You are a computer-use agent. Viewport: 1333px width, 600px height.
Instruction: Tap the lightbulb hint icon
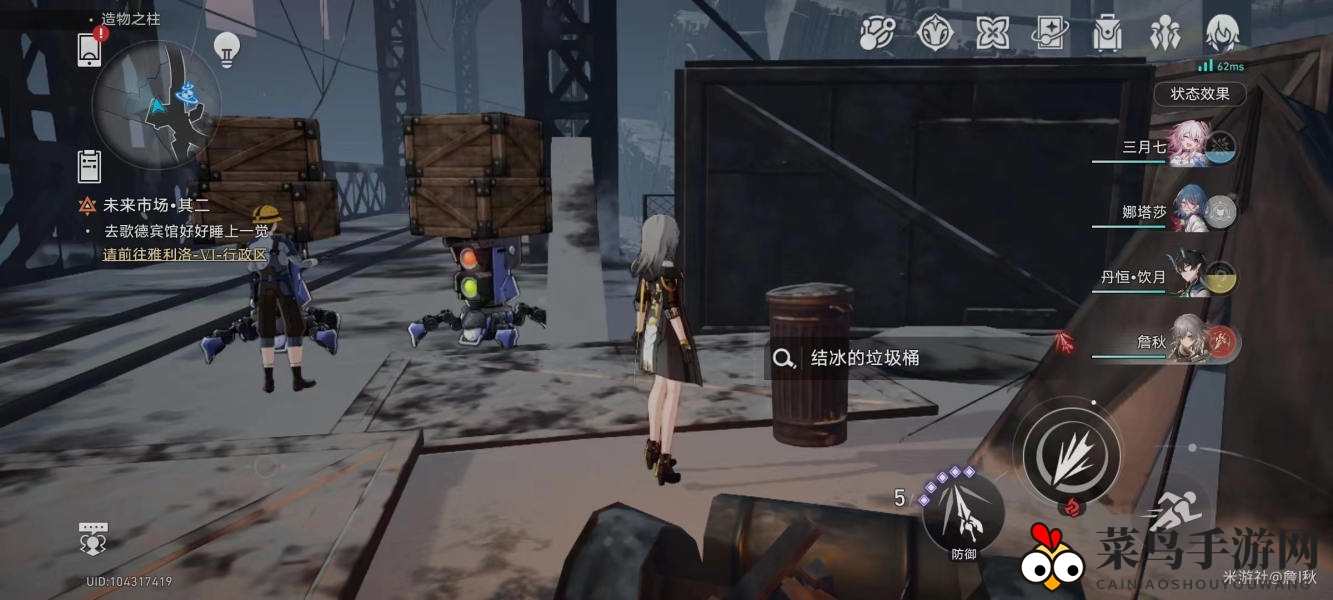click(x=226, y=49)
